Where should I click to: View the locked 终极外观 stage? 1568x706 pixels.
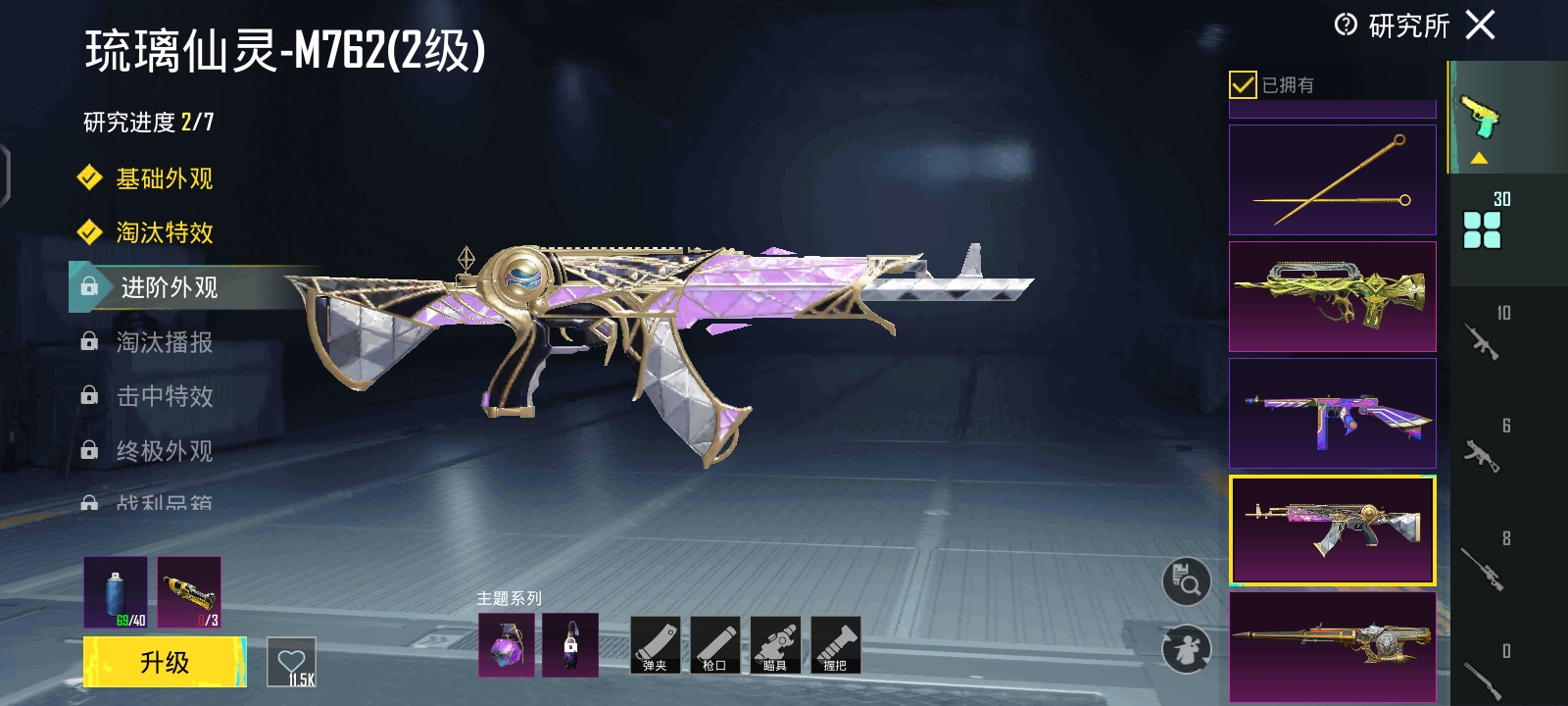pos(164,451)
